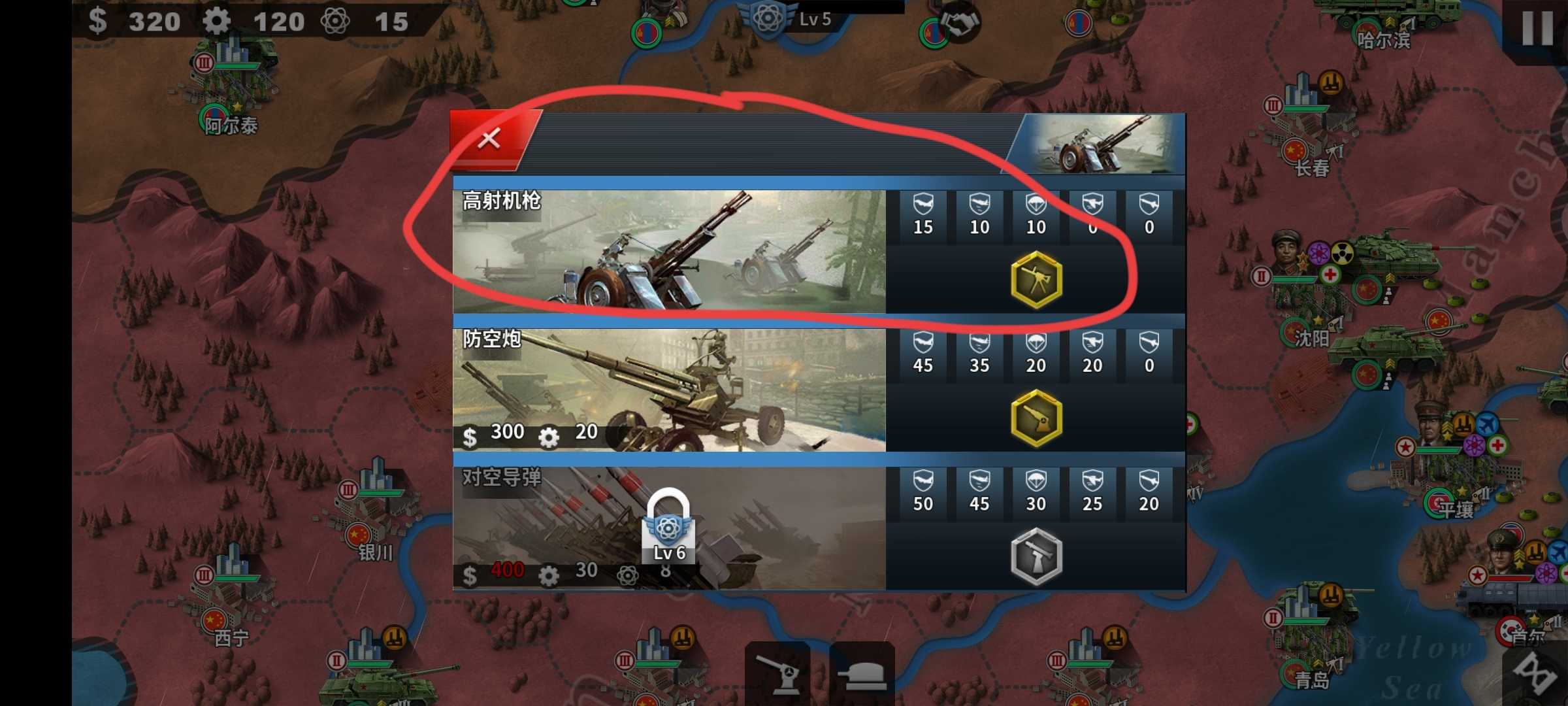
Task: Click the gold anti-aircraft cannon hexagon badge
Action: click(x=1036, y=418)
